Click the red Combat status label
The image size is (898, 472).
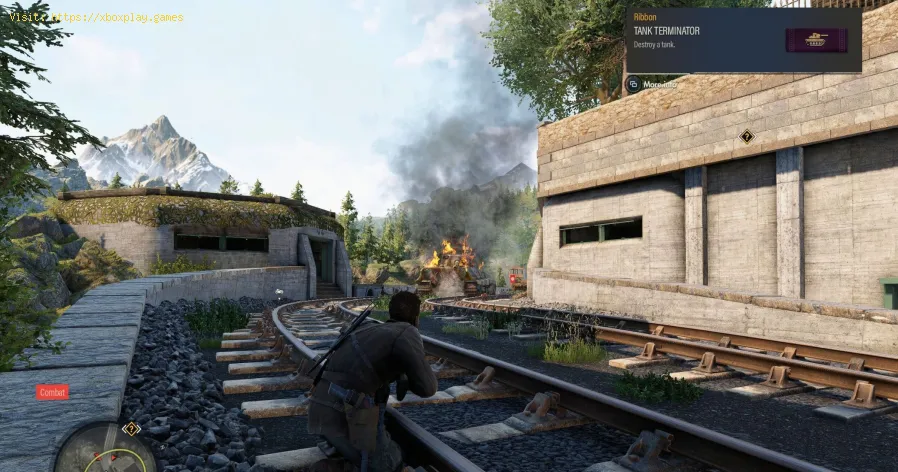click(52, 392)
